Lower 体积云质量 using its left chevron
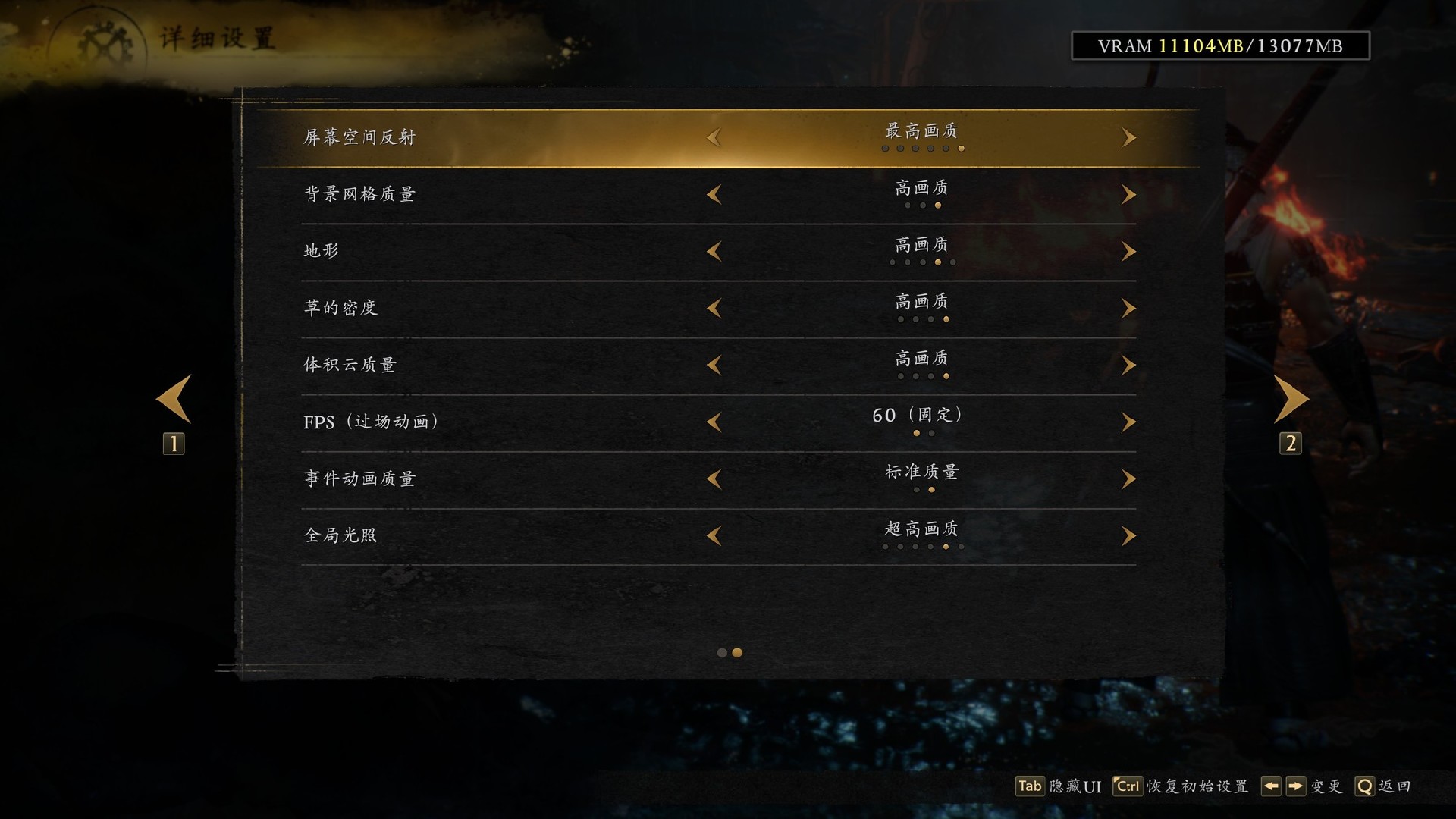1456x819 pixels. point(714,365)
